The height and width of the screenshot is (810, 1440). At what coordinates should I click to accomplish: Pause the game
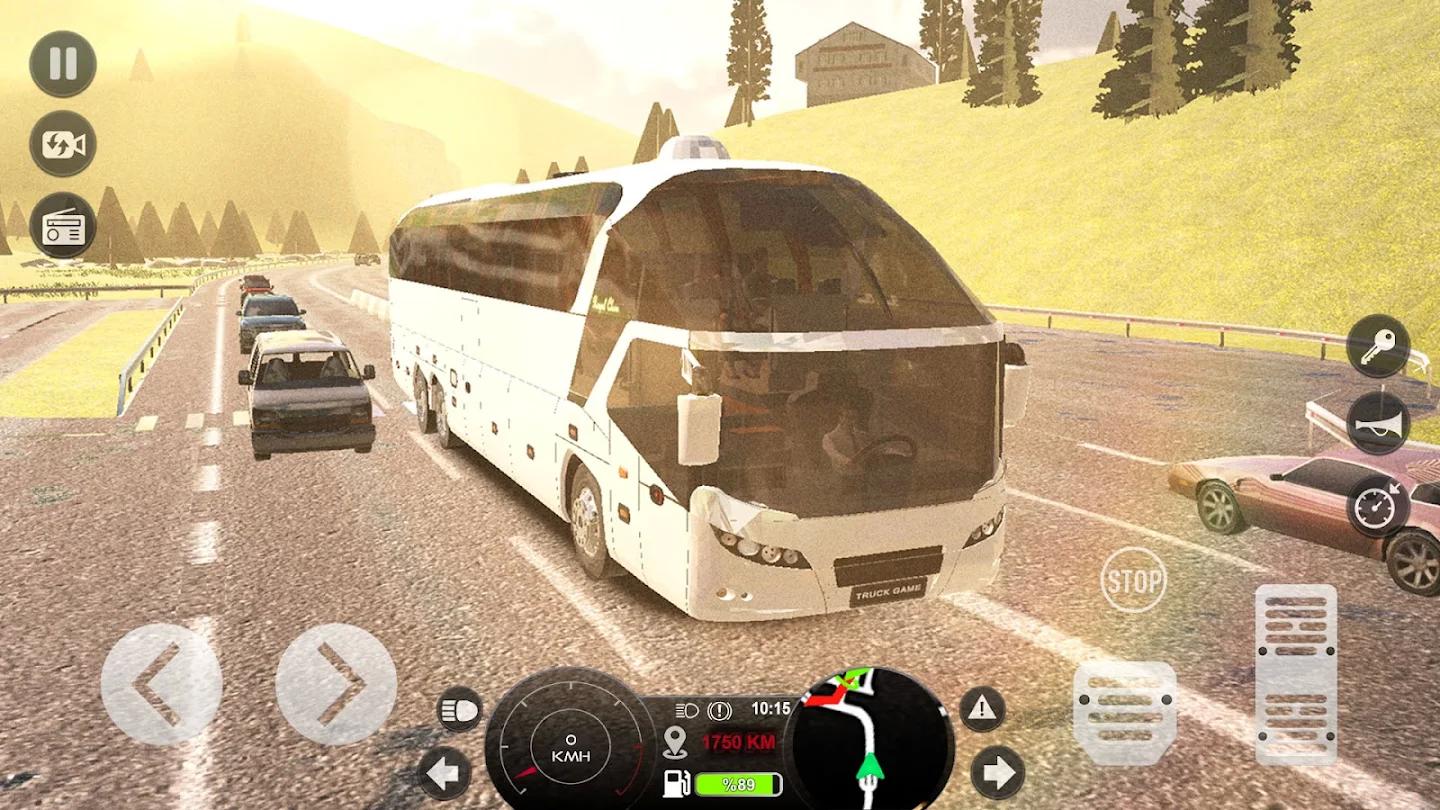pos(62,63)
